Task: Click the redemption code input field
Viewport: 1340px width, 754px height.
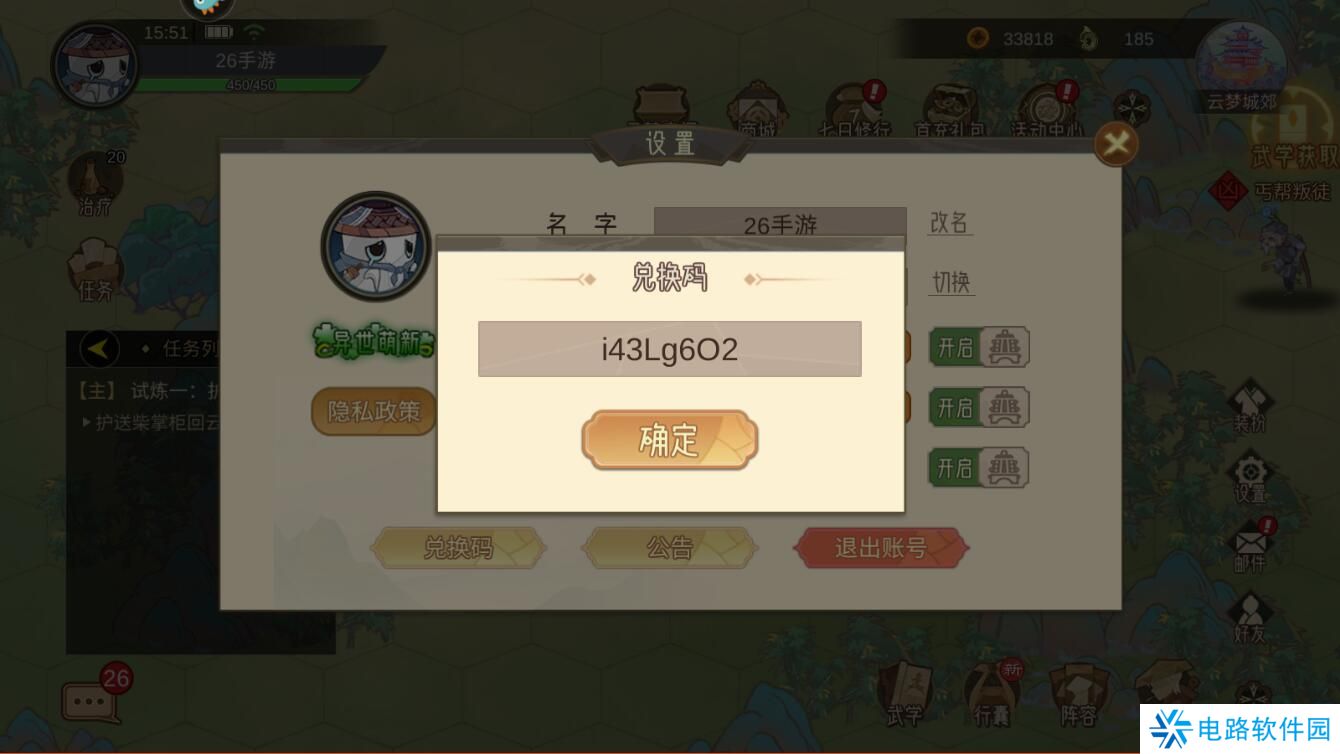Action: point(669,349)
